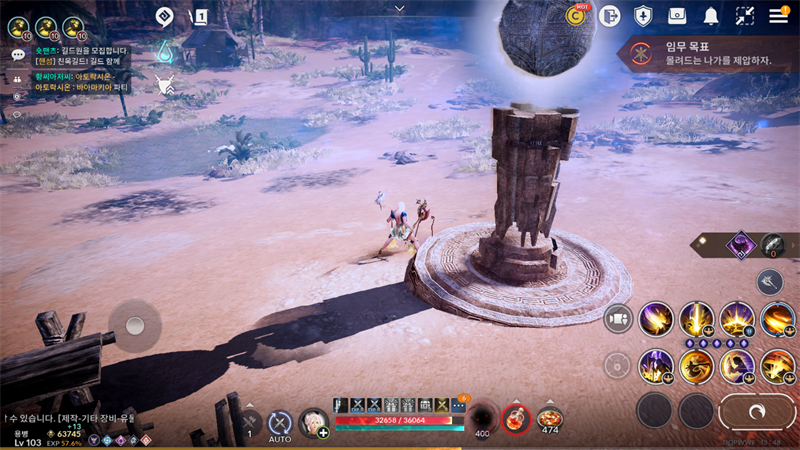Viewport: 800px width, 450px height.
Task: Open the shield icon menu
Action: click(643, 16)
